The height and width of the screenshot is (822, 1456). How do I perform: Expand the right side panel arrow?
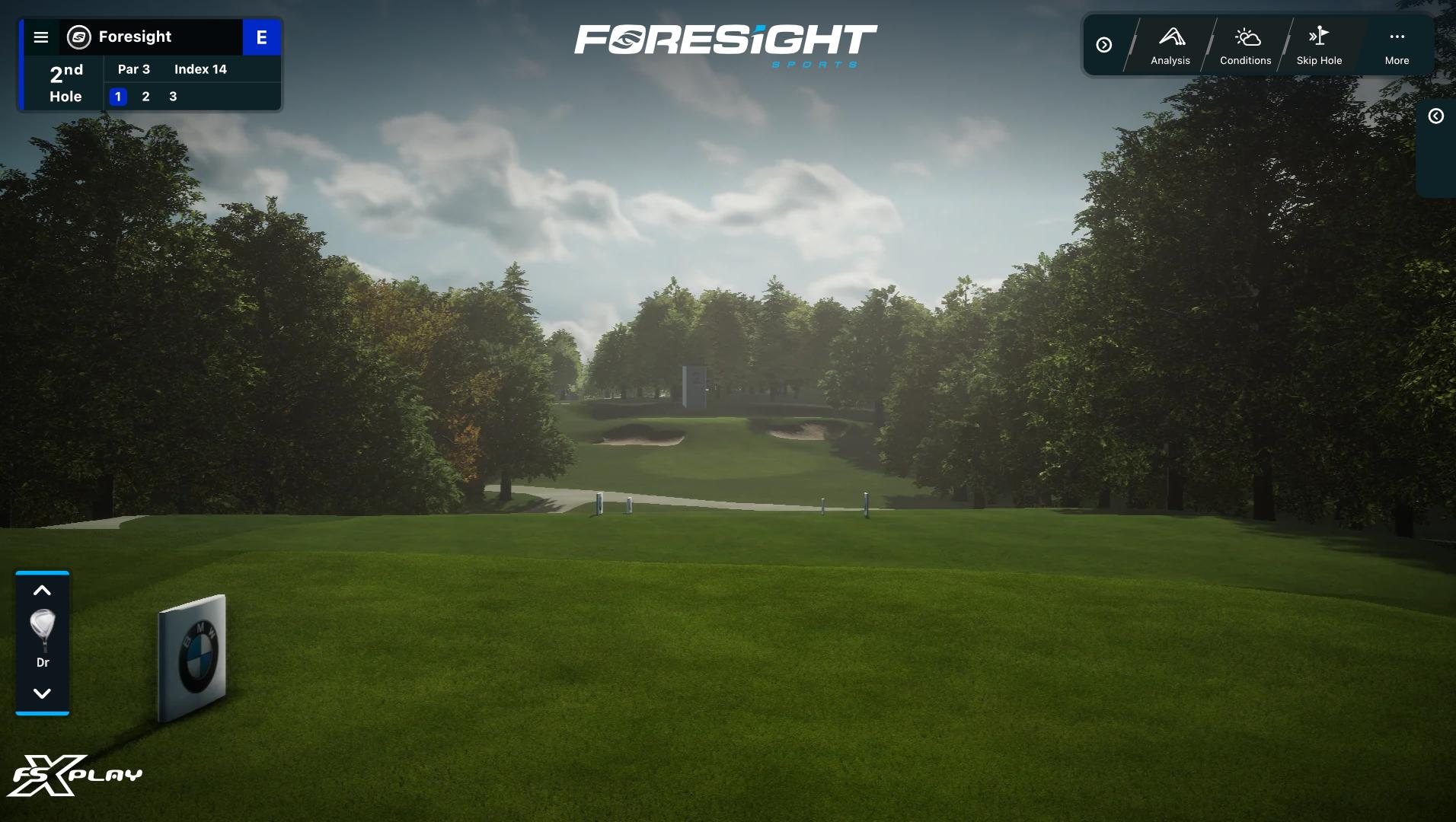1435,116
